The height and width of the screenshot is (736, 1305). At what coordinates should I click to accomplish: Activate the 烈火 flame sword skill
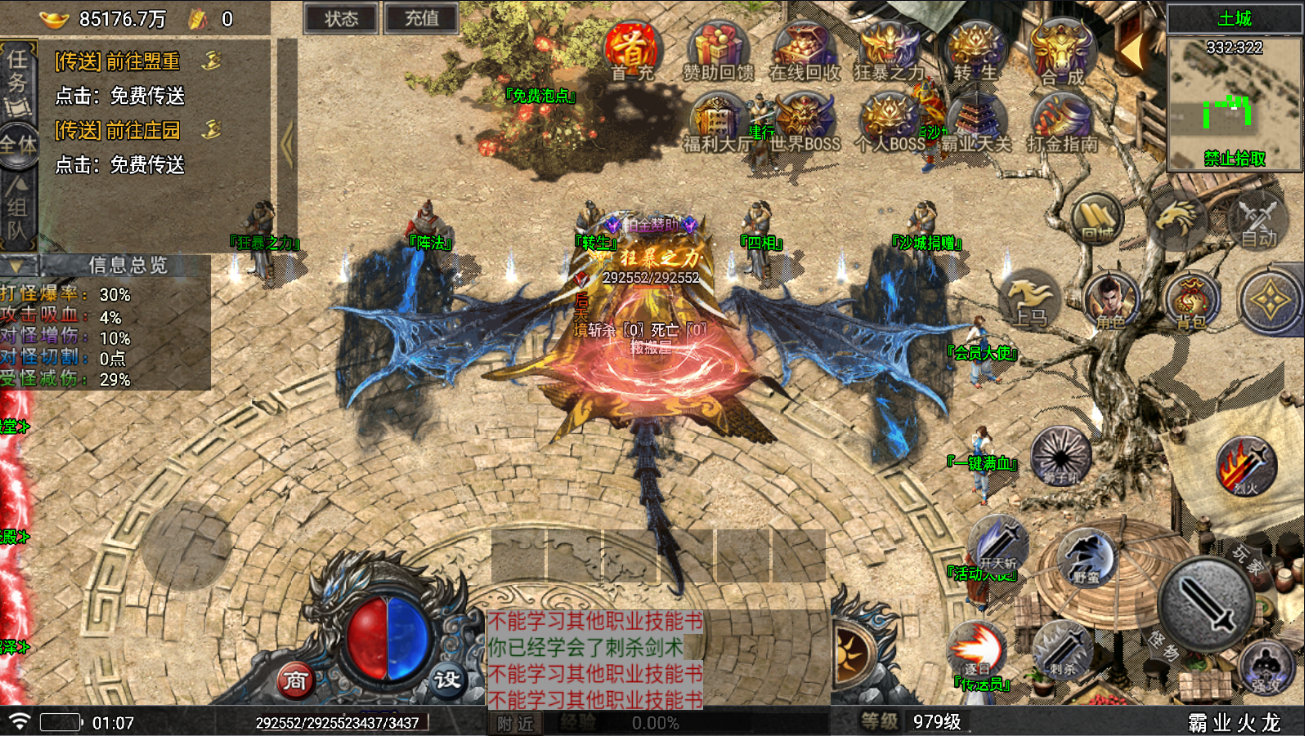[x=1246, y=466]
